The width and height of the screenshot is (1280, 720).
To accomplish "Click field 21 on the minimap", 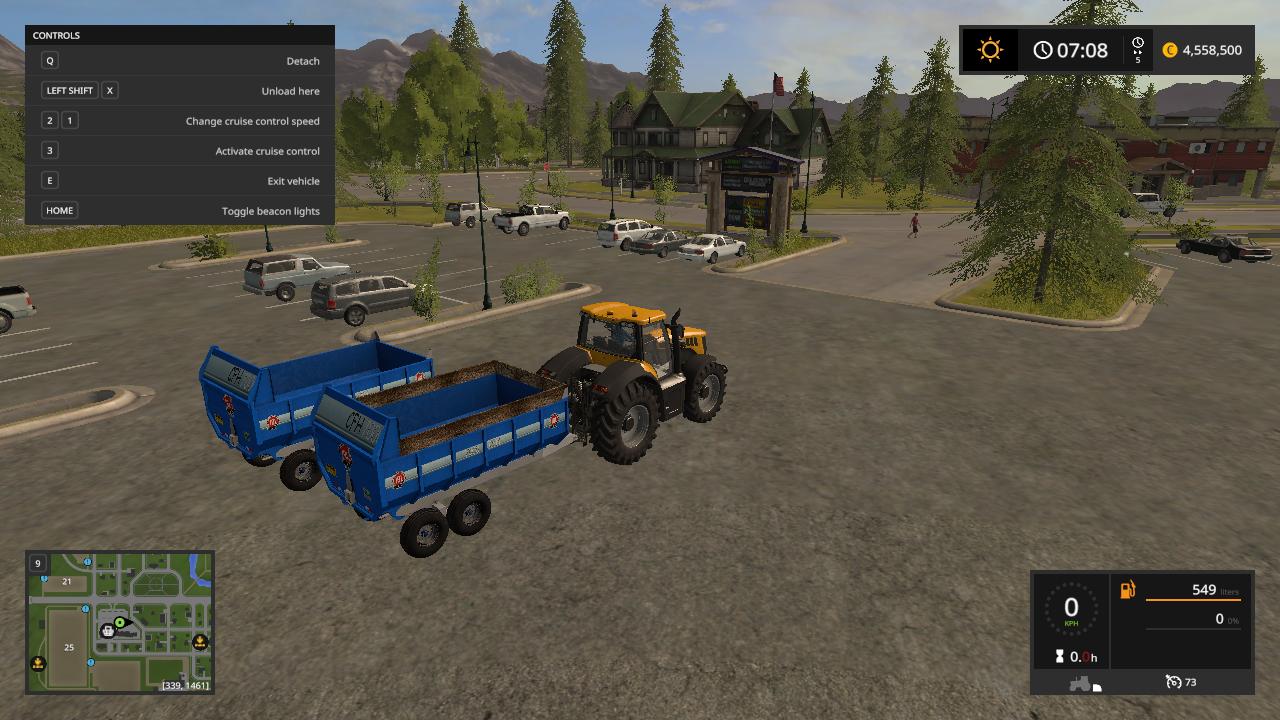I will click(67, 581).
